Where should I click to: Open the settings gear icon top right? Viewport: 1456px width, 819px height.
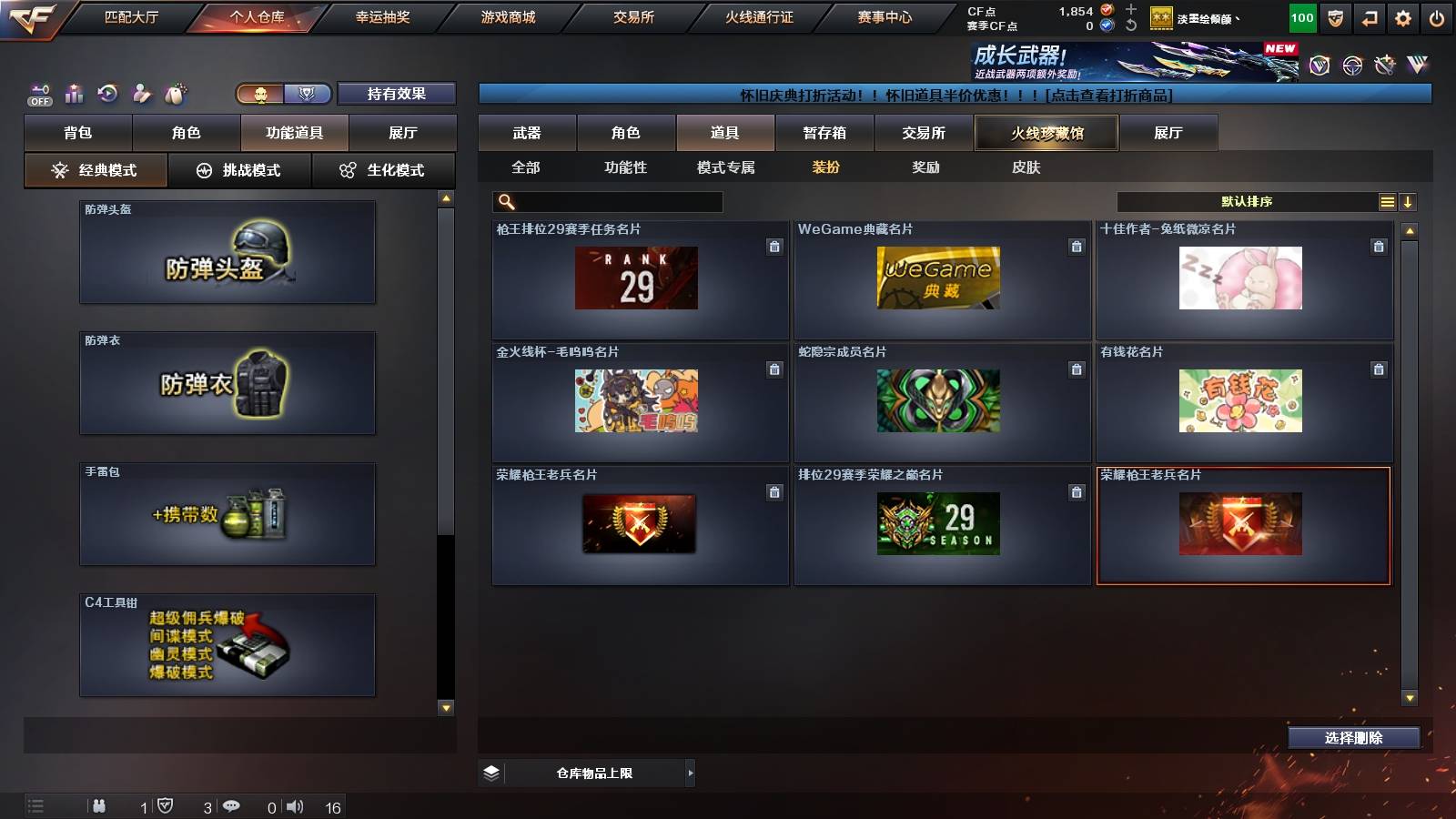click(x=1404, y=16)
